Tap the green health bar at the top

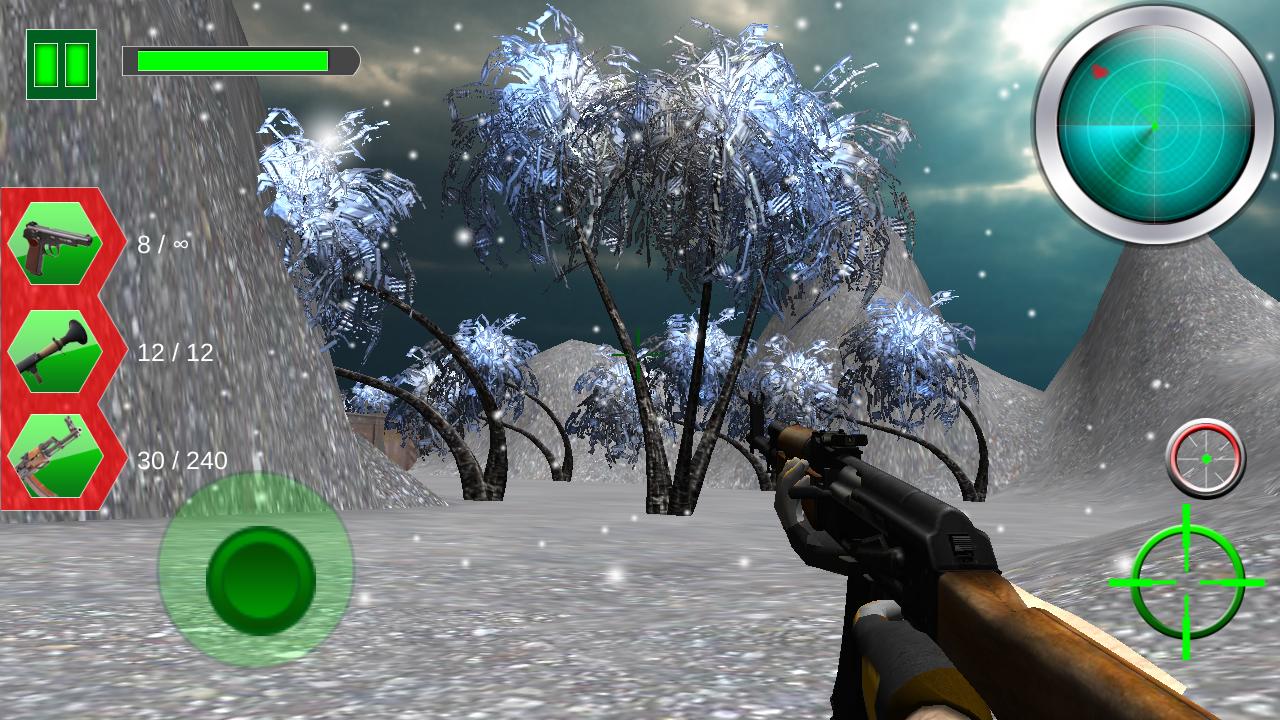pos(235,60)
